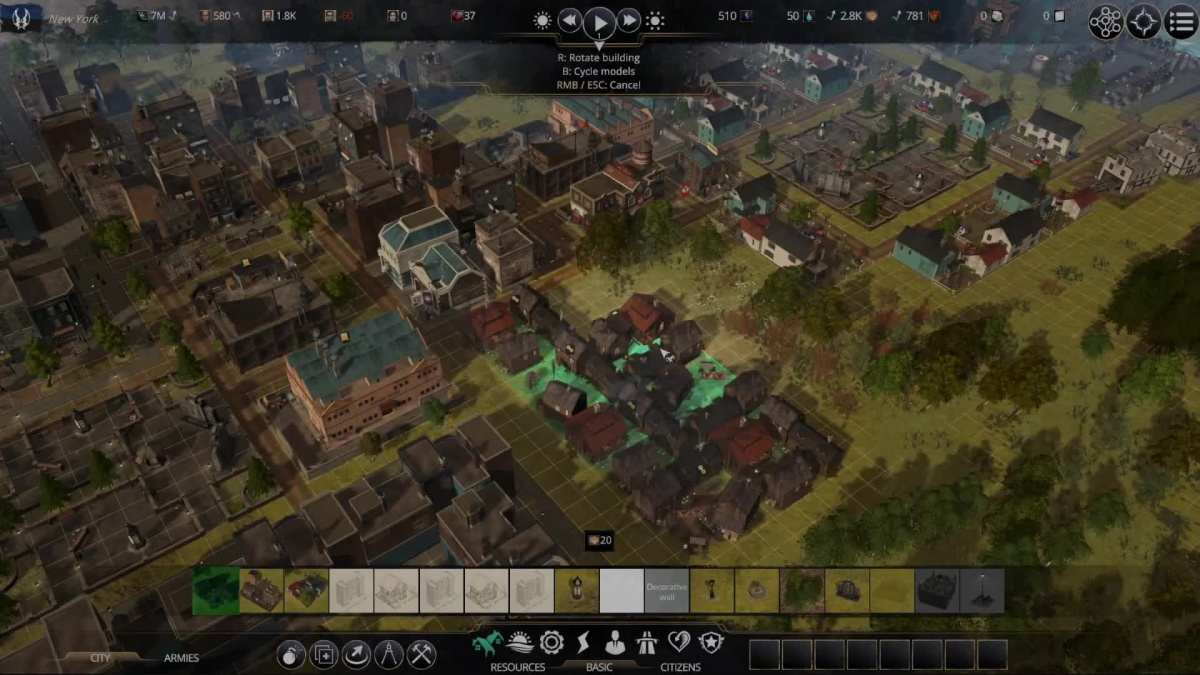Pick the Decorative wall building tile

click(667, 591)
